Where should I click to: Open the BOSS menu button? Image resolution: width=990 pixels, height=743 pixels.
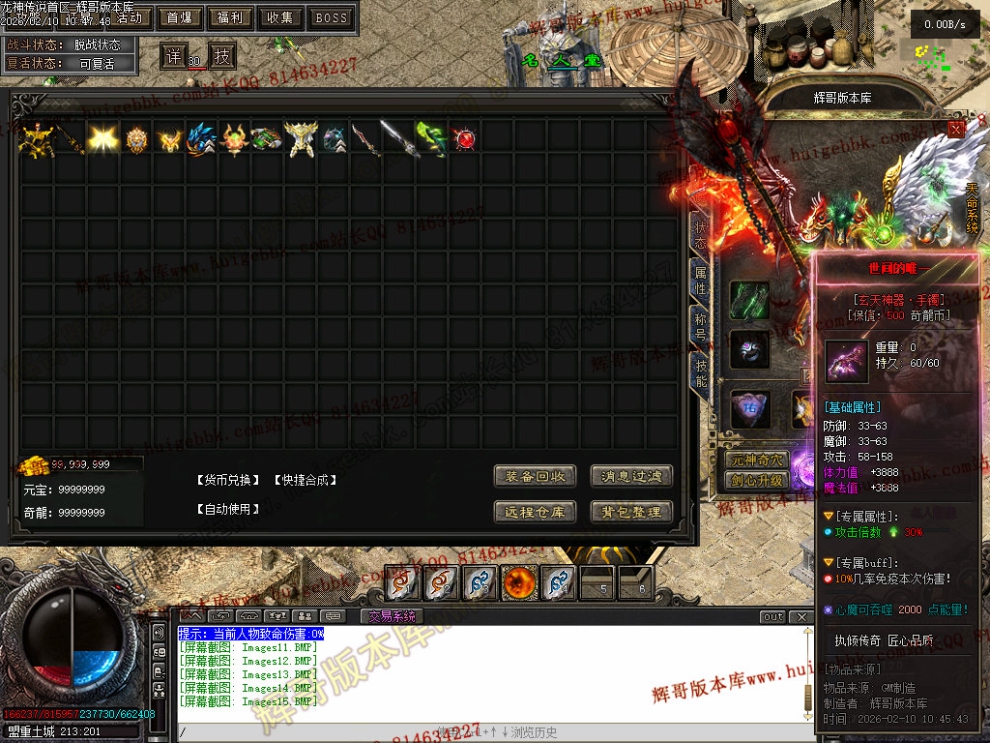tap(331, 17)
